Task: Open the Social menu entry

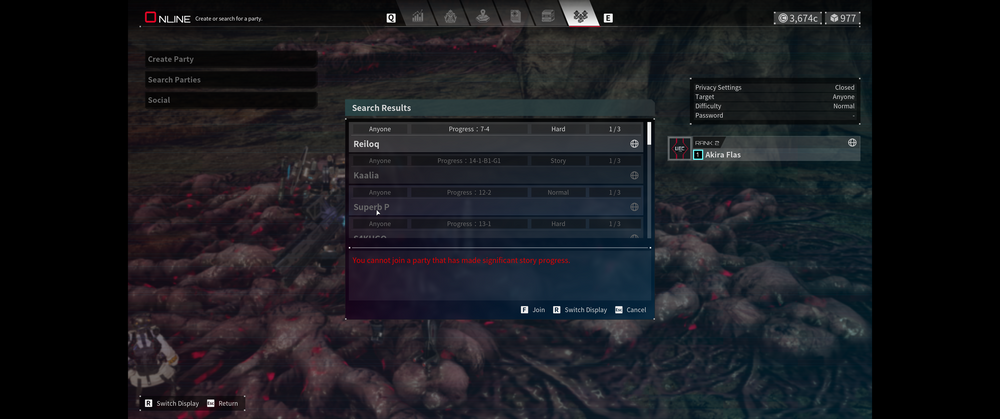Action: point(230,100)
